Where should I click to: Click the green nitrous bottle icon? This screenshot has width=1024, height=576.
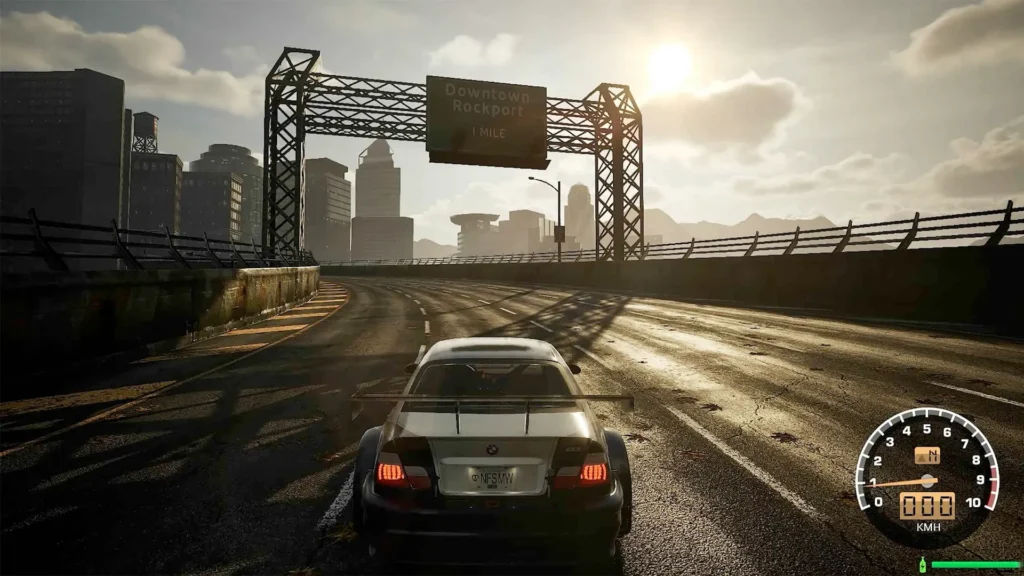pyautogui.click(x=922, y=565)
